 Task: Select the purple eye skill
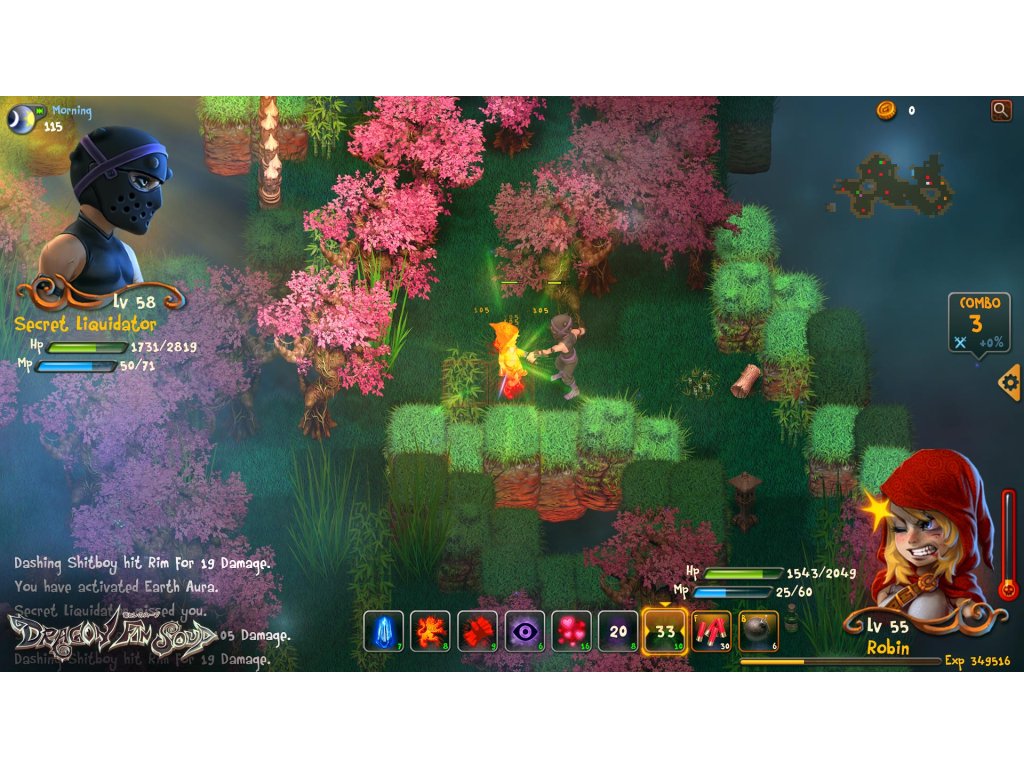[525, 632]
